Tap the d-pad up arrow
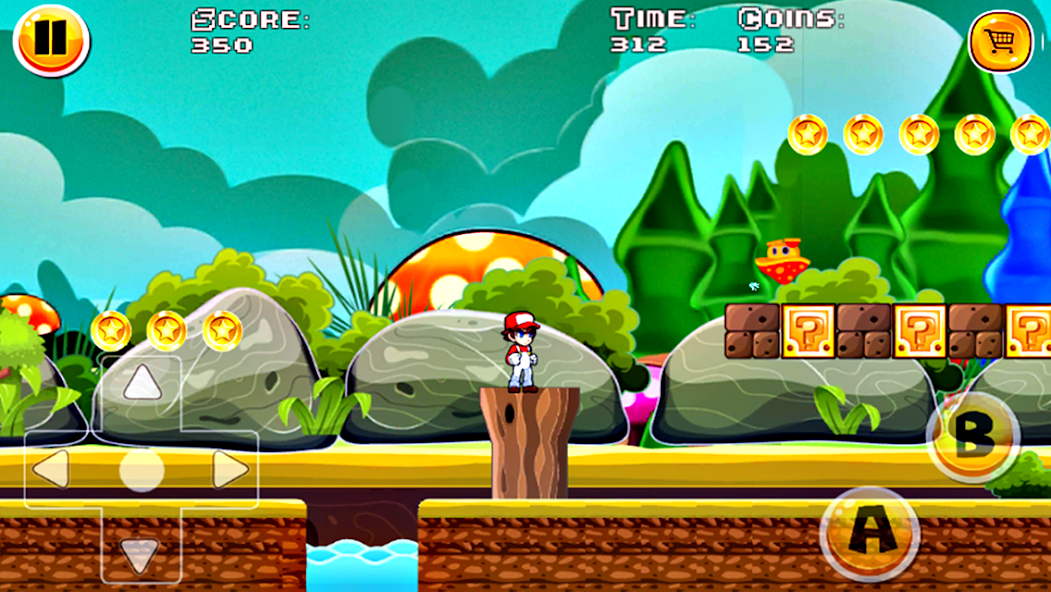The width and height of the screenshot is (1051, 592). (x=141, y=383)
